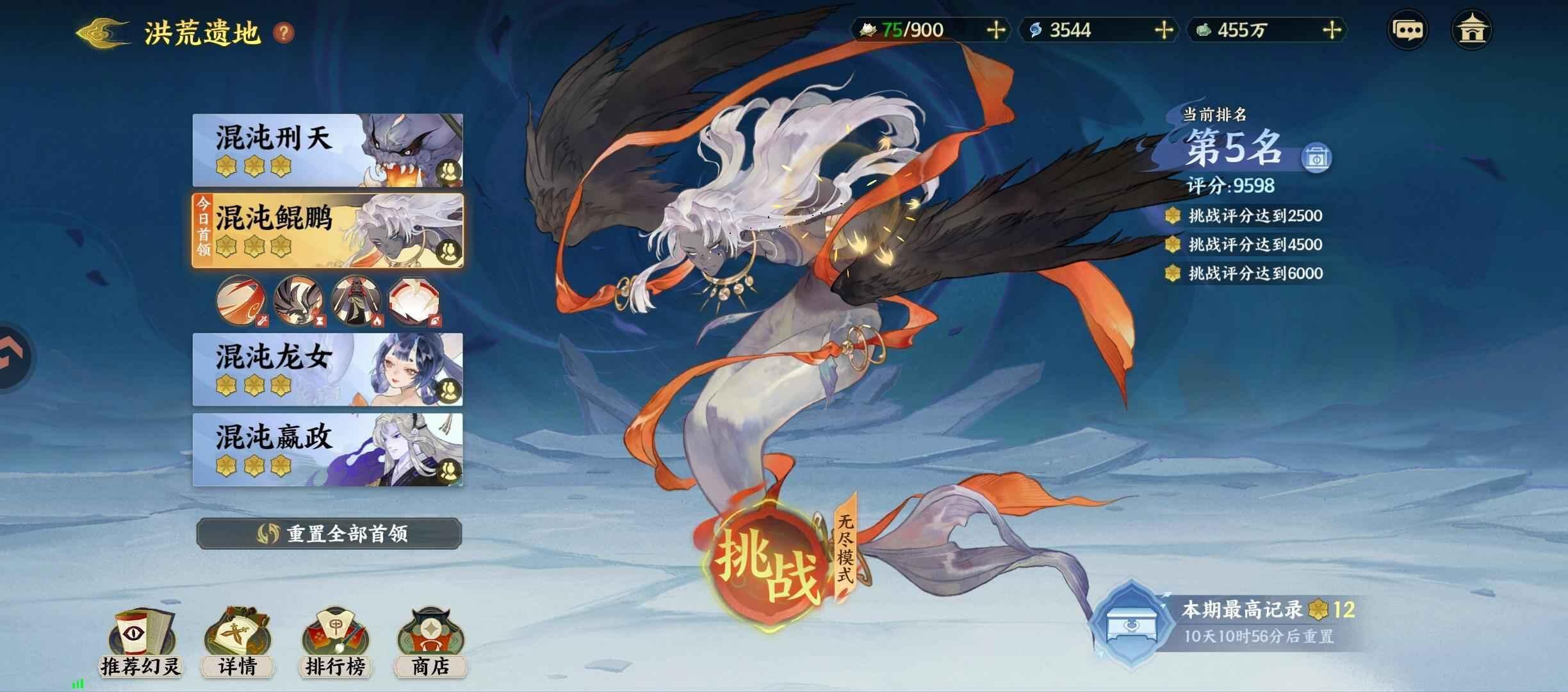Select the 混沌刑天 boss entry
1568x692 pixels.
[x=327, y=149]
